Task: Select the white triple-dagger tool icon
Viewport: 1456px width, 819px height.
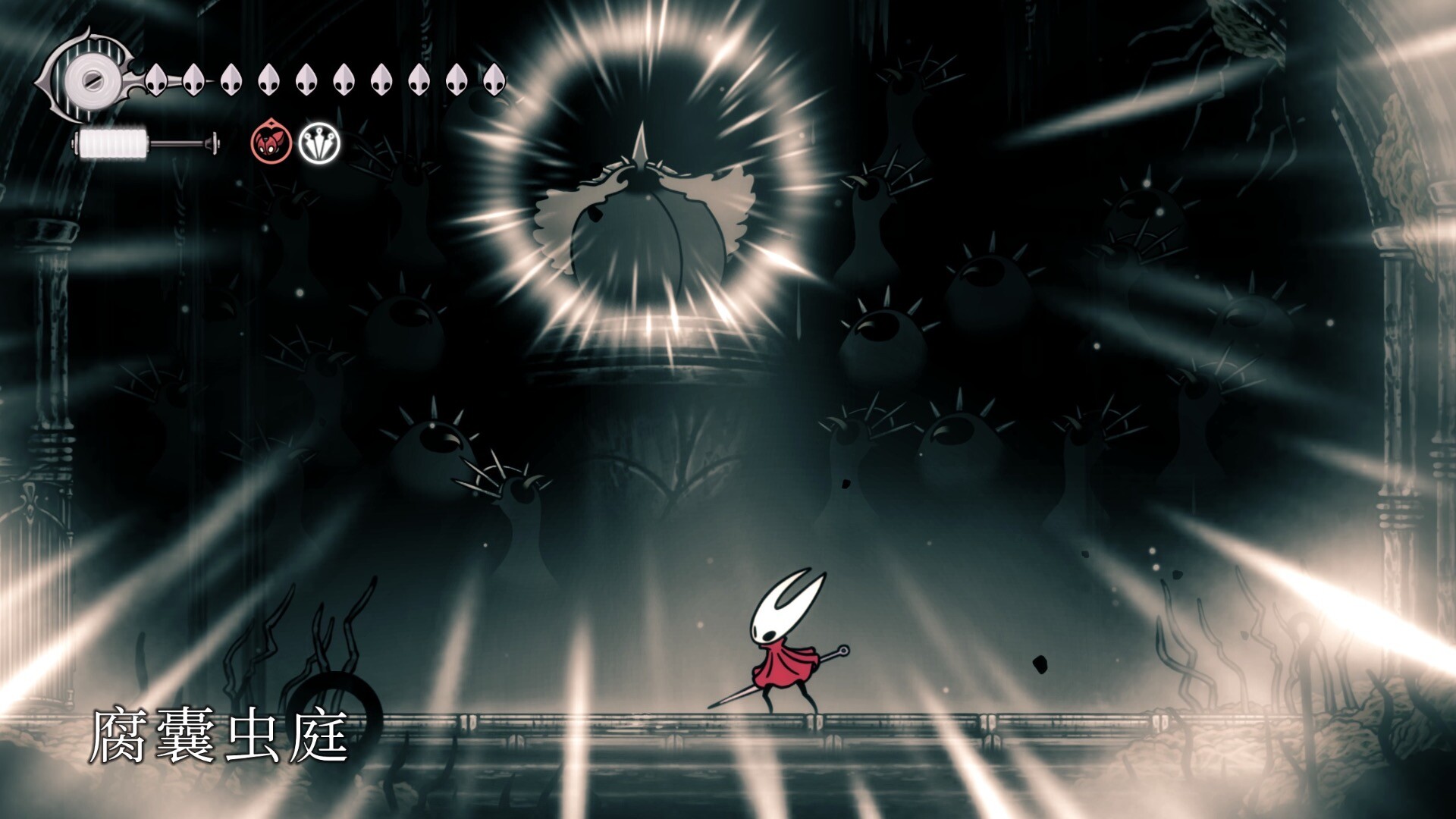Action: pyautogui.click(x=319, y=143)
